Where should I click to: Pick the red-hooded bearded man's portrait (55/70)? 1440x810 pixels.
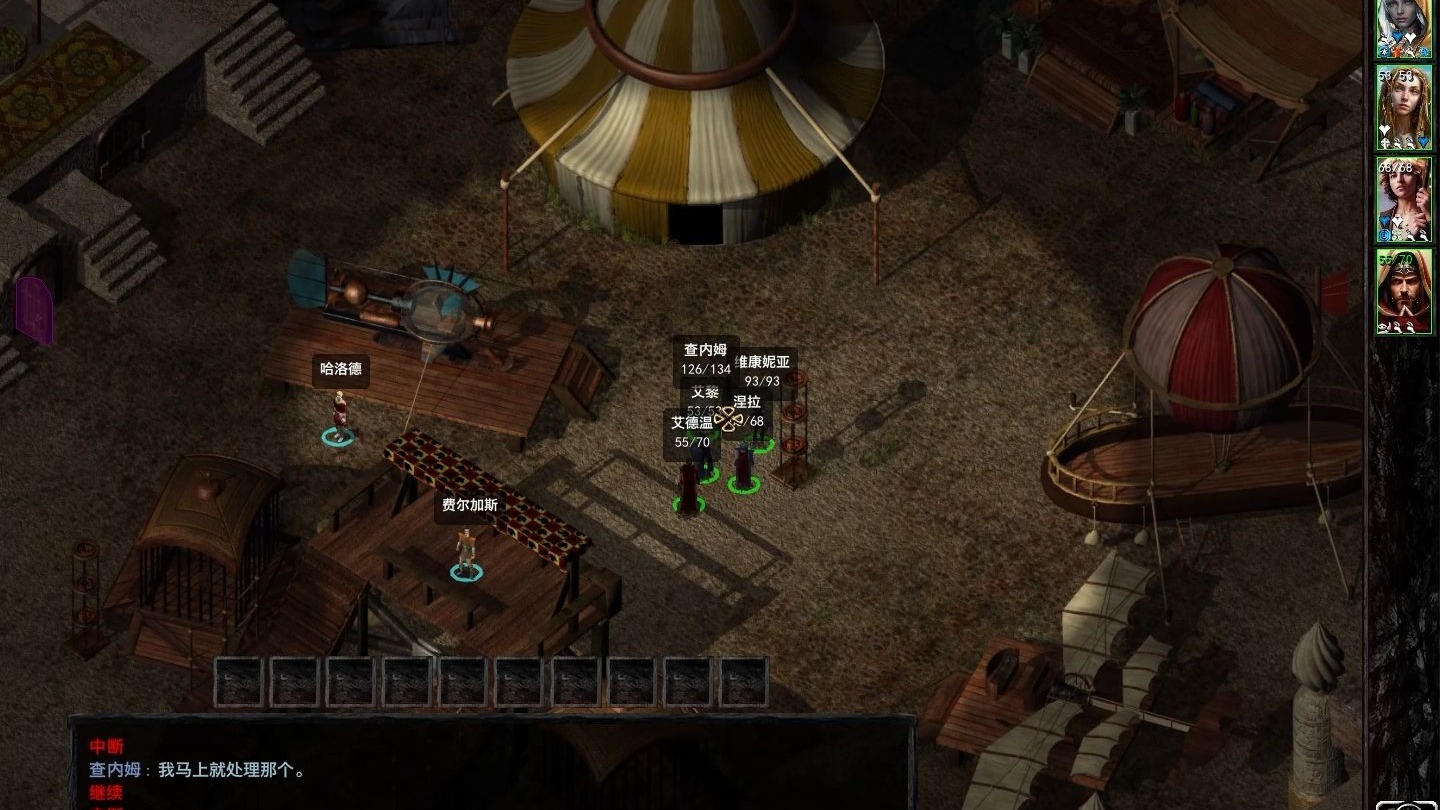[x=1404, y=290]
